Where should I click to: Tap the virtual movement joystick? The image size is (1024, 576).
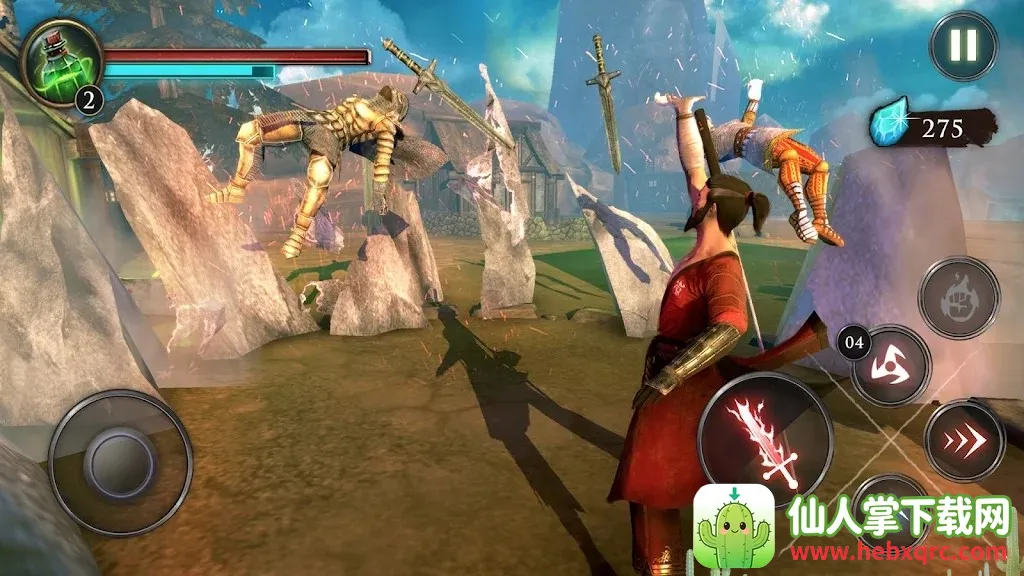120,462
